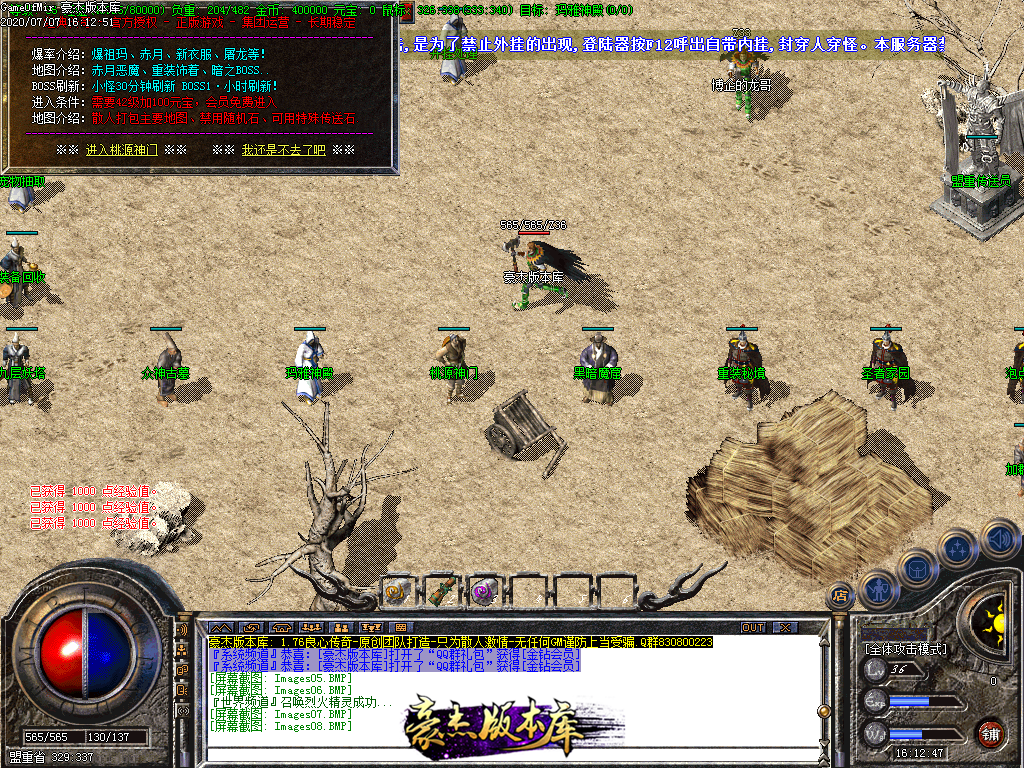Toggle sound with the speaker button
Viewport: 1024px width, 768px height.
pyautogui.click(x=998, y=538)
